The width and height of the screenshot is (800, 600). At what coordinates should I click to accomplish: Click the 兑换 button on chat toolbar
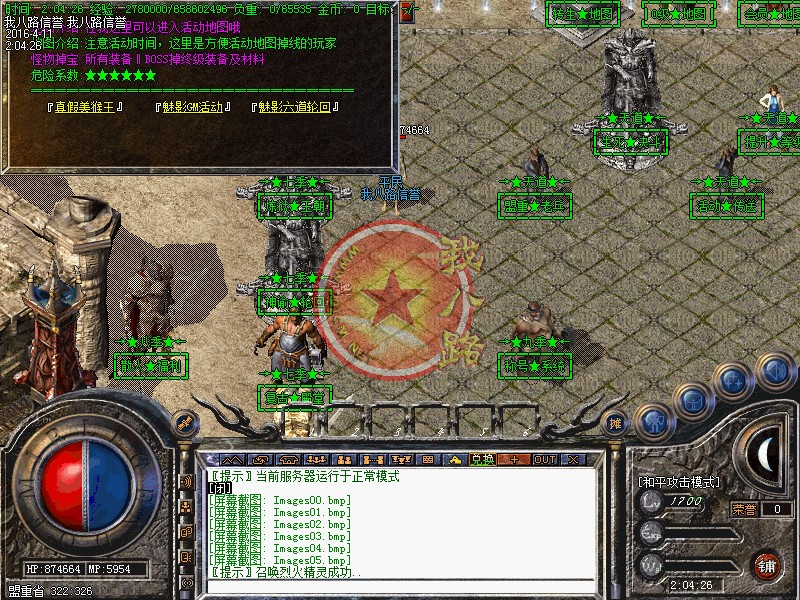click(x=482, y=459)
